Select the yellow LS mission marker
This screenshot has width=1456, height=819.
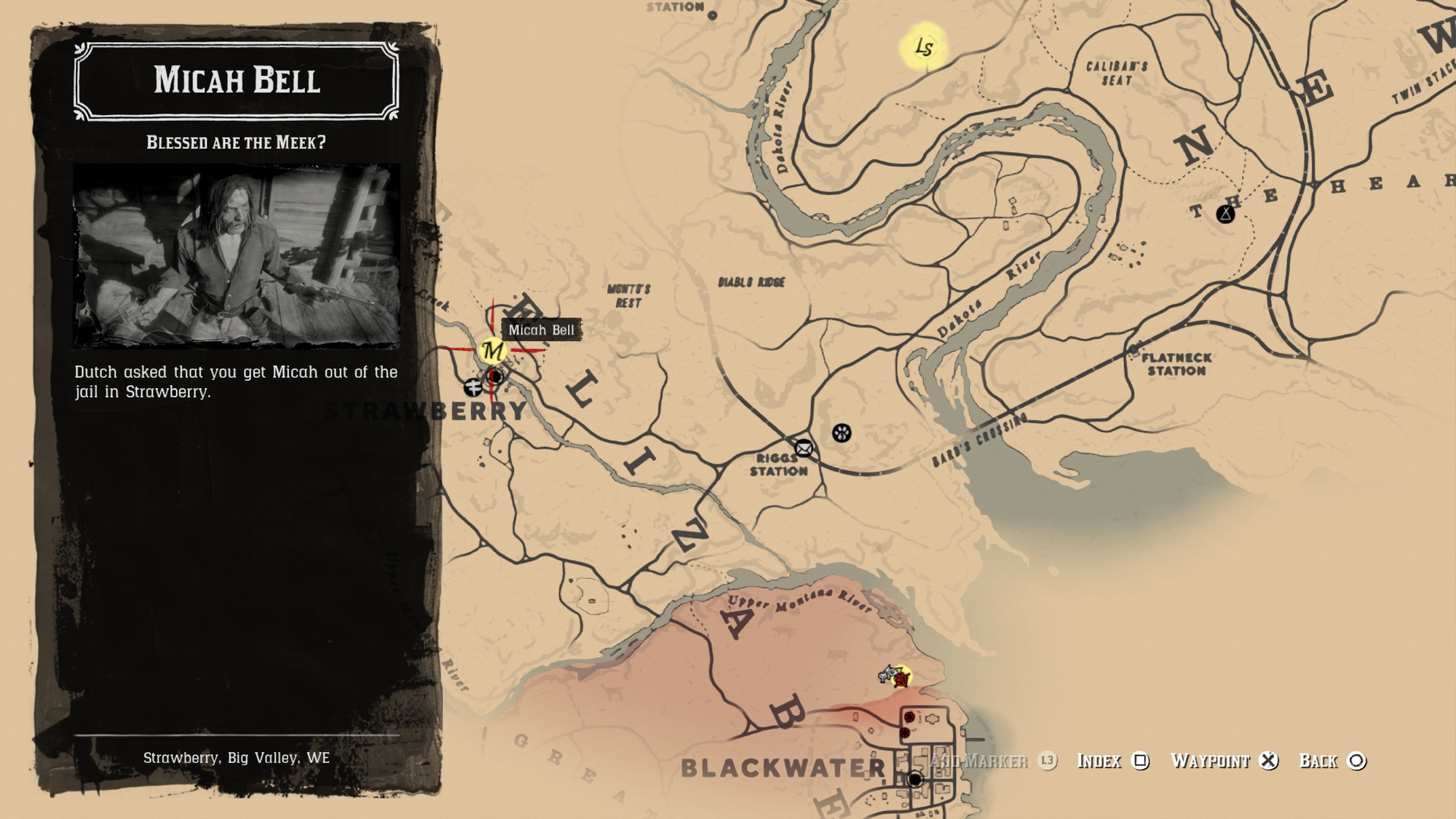(924, 47)
